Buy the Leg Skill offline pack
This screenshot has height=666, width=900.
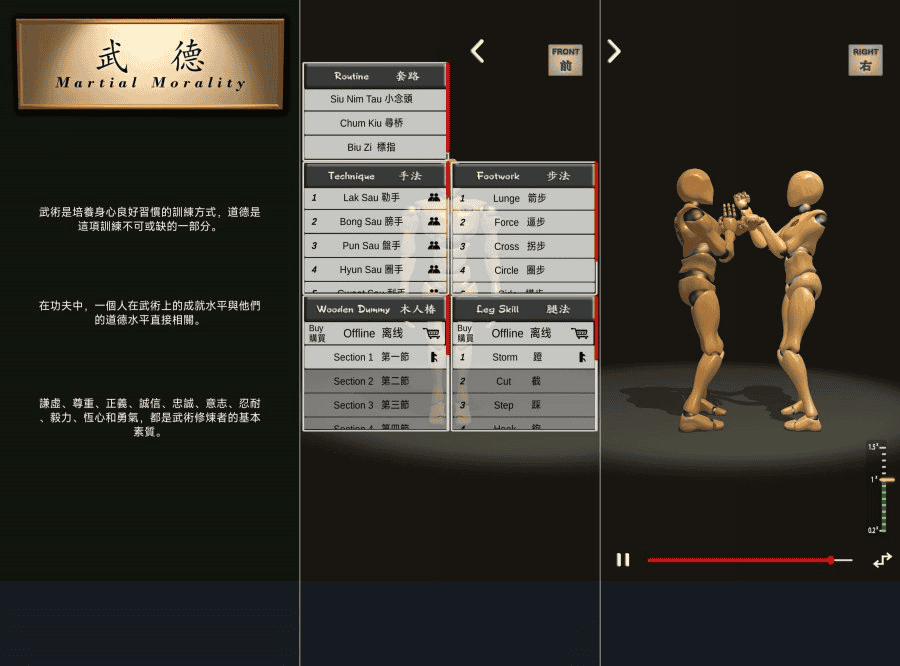pyautogui.click(x=523, y=333)
